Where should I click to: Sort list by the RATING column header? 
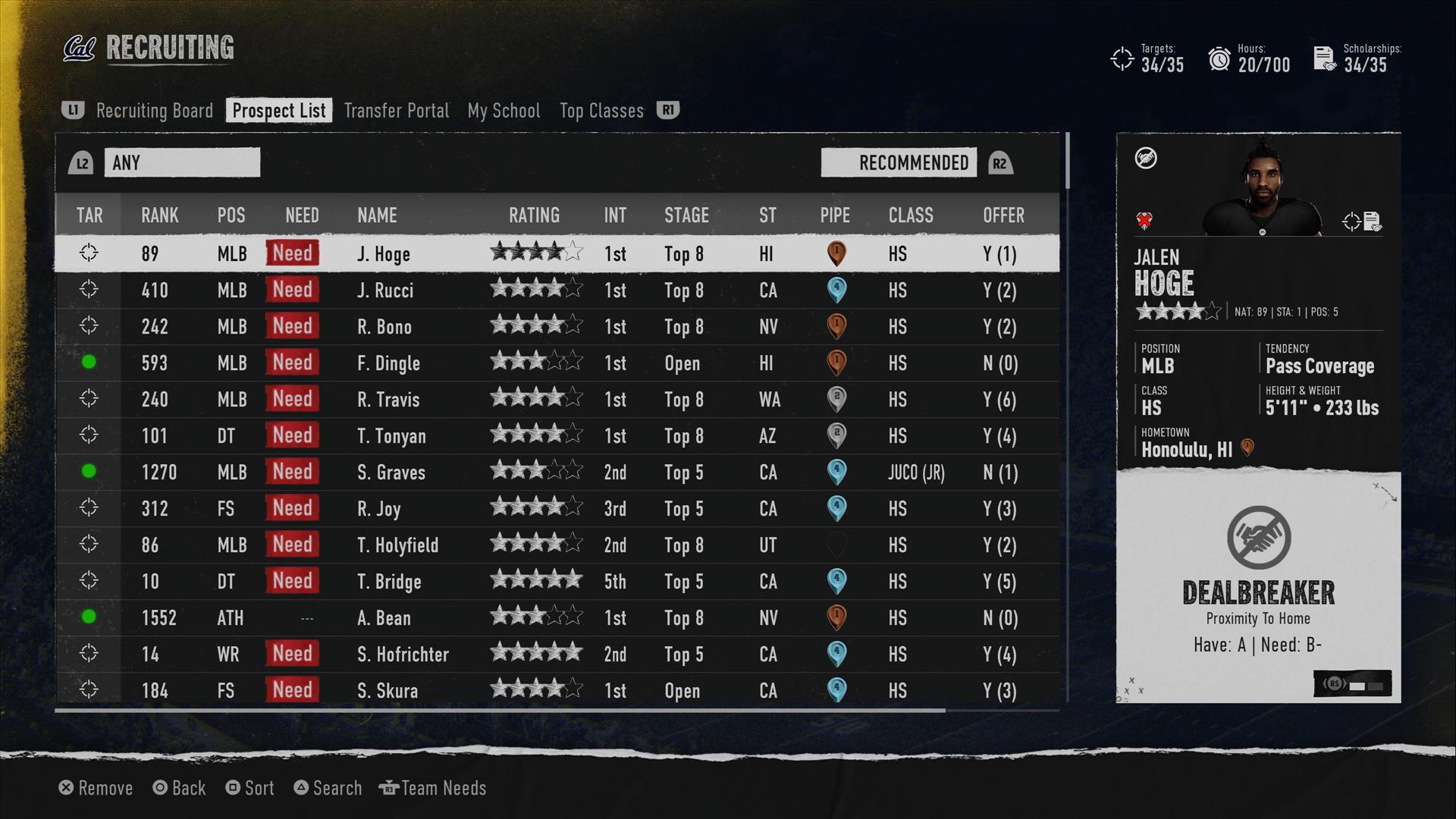(534, 215)
